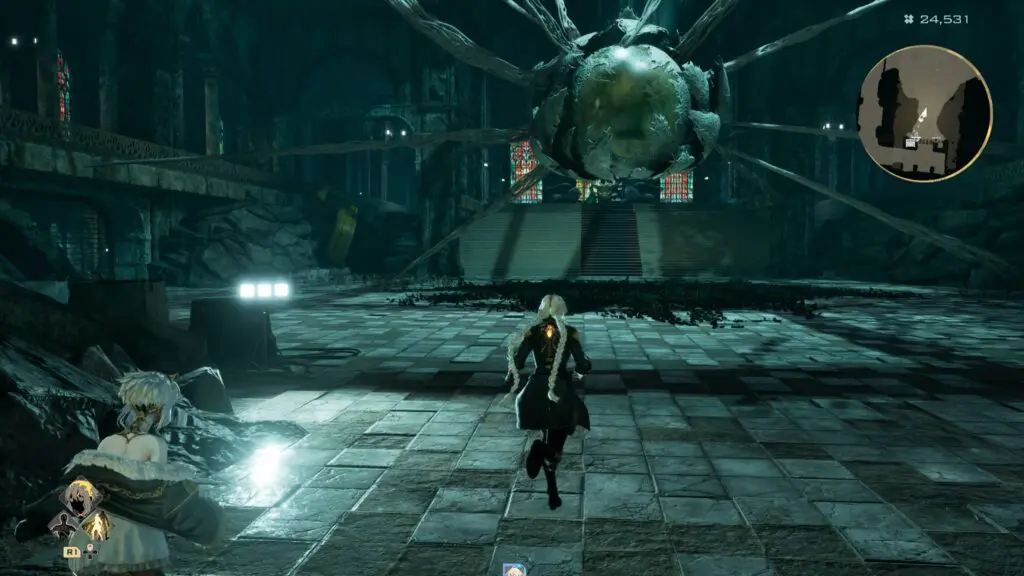Open the circular minimap

click(x=924, y=113)
